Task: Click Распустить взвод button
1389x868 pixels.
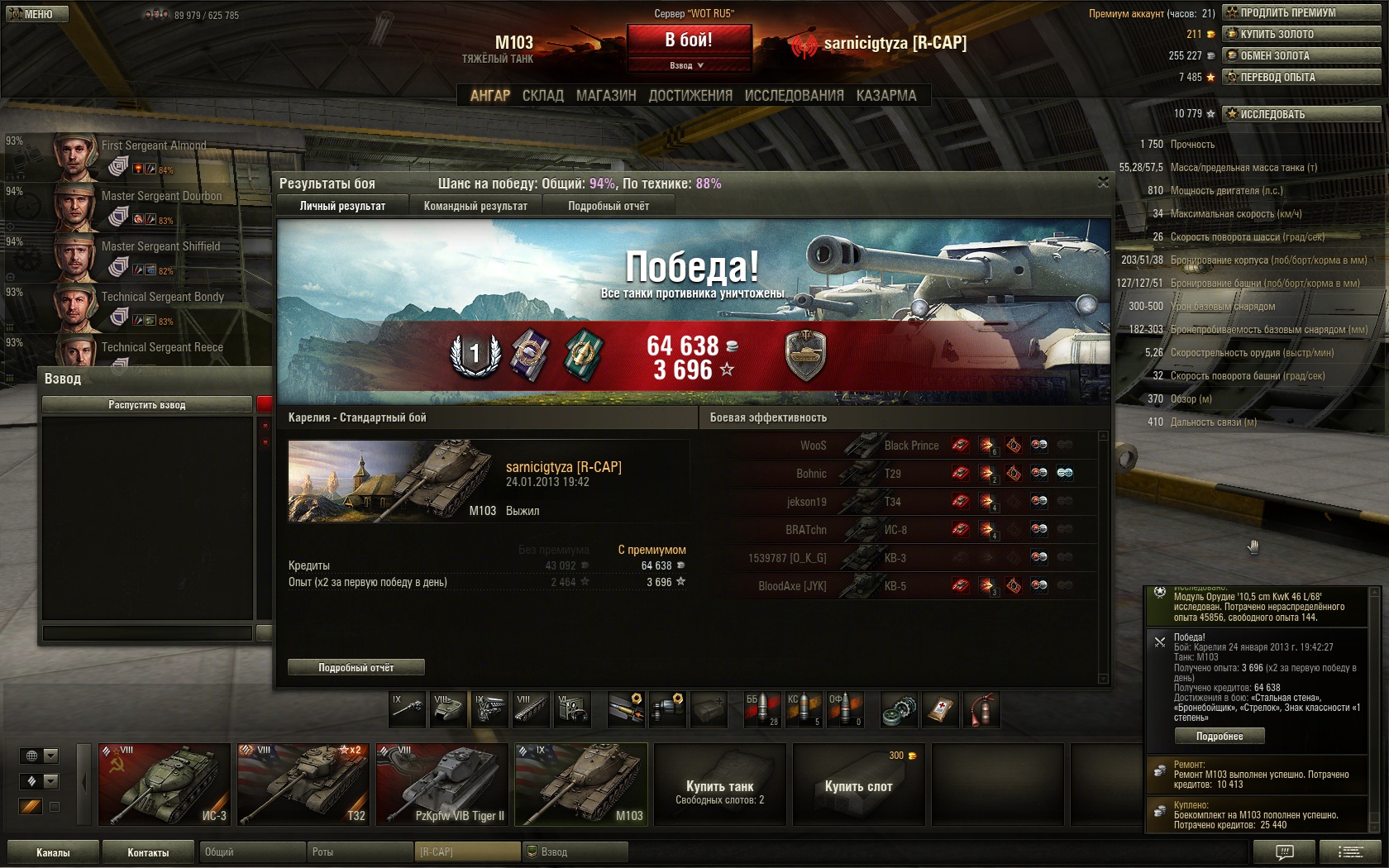Action: click(x=147, y=405)
